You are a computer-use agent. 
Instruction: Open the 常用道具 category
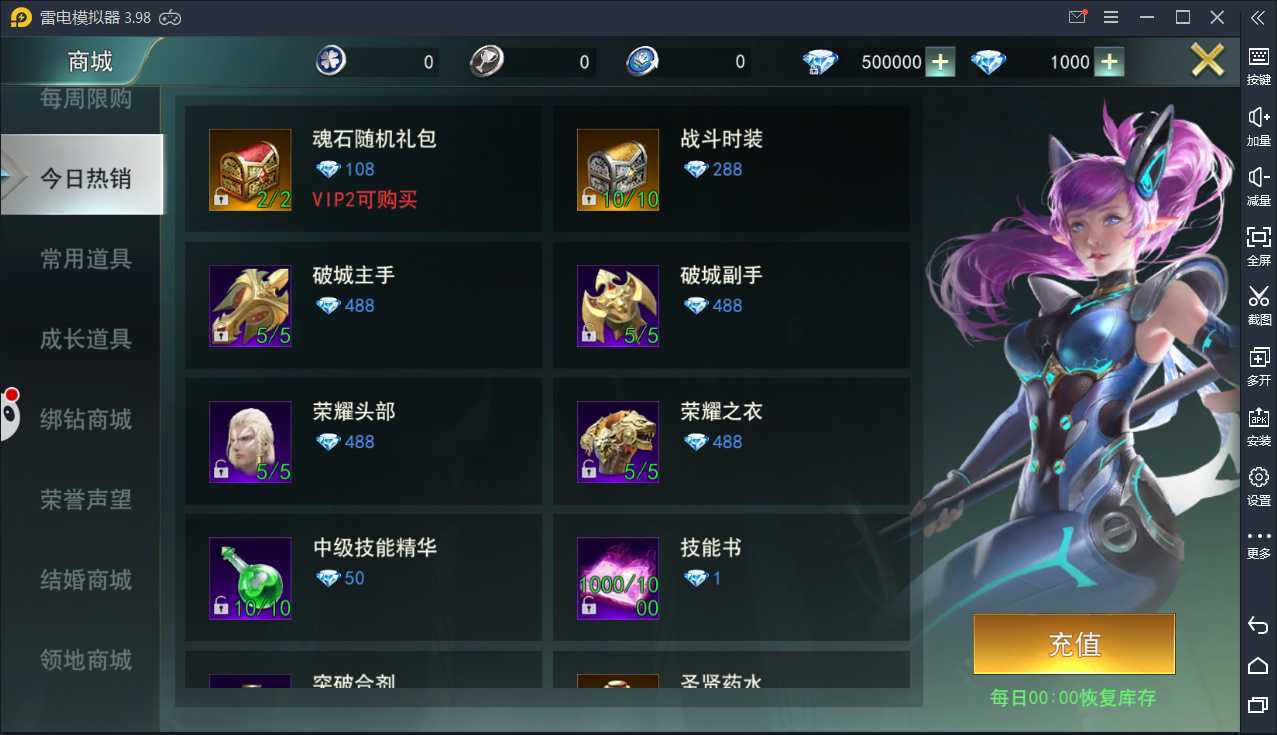85,259
